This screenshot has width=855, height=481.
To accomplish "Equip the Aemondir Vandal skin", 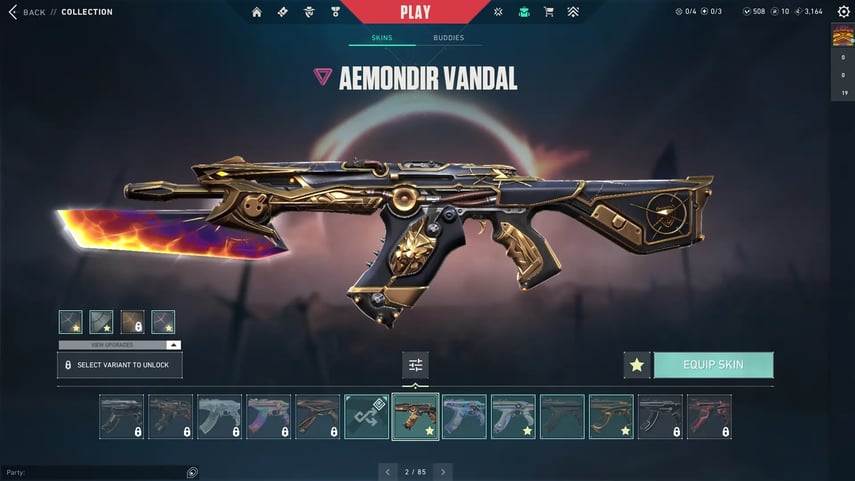I will coord(713,365).
